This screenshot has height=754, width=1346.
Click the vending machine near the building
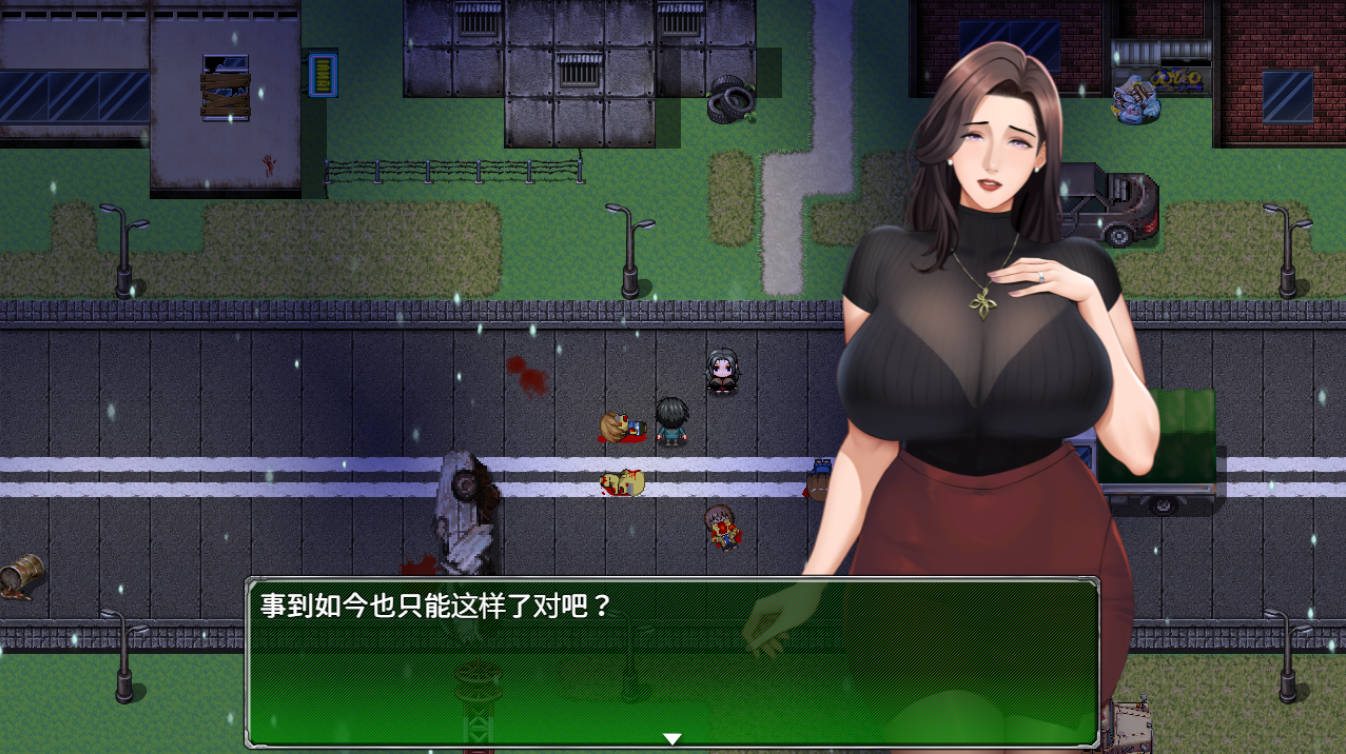coord(323,73)
